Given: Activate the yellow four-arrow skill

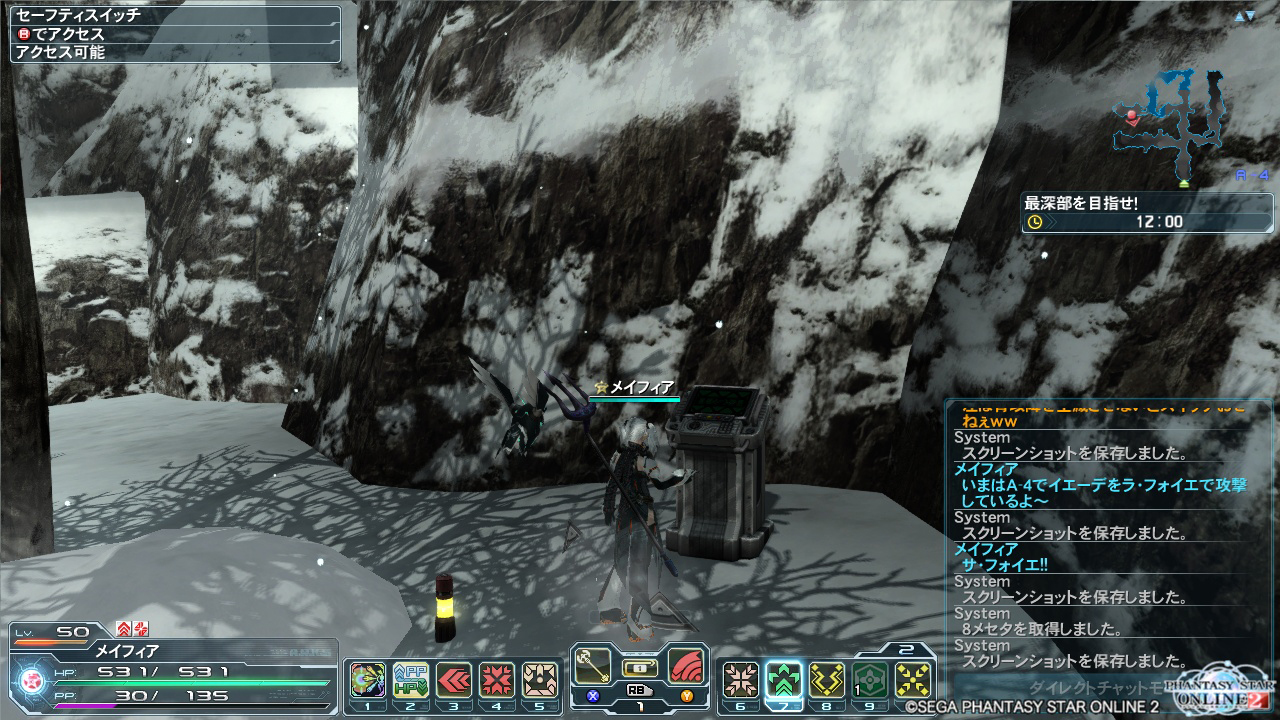Looking at the screenshot, I should (x=913, y=679).
